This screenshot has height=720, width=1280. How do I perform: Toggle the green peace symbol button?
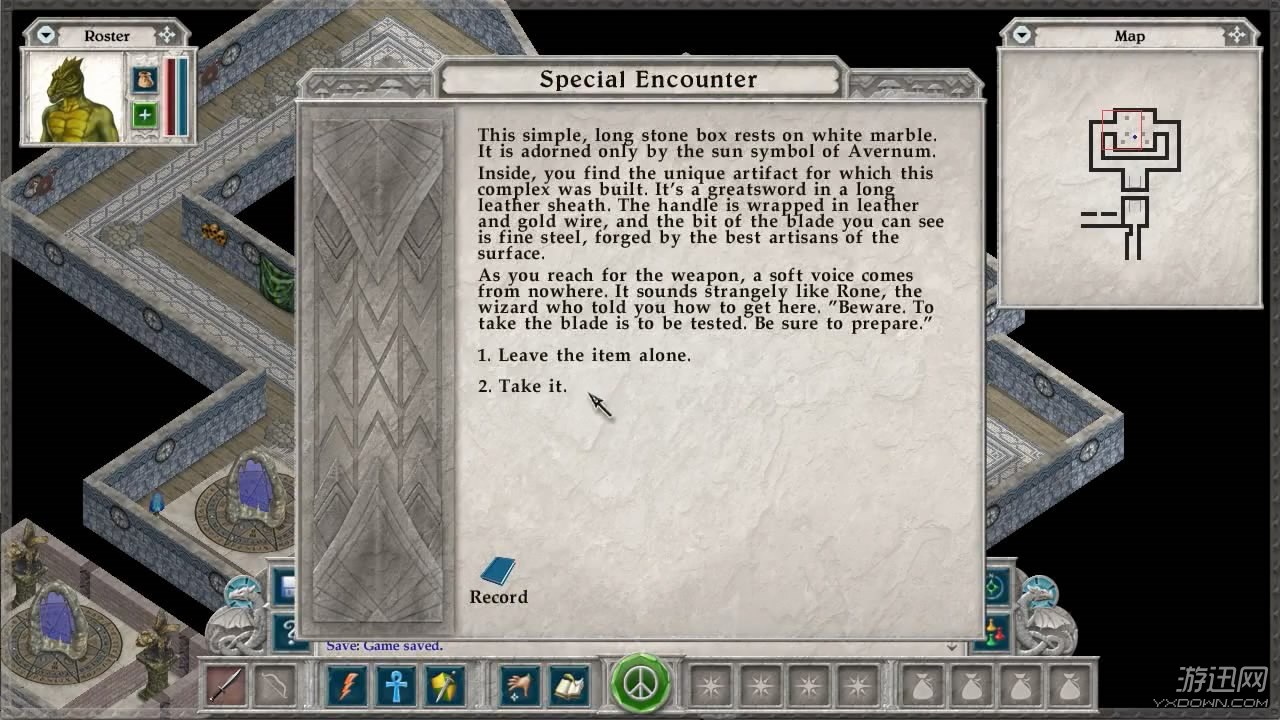(x=640, y=684)
